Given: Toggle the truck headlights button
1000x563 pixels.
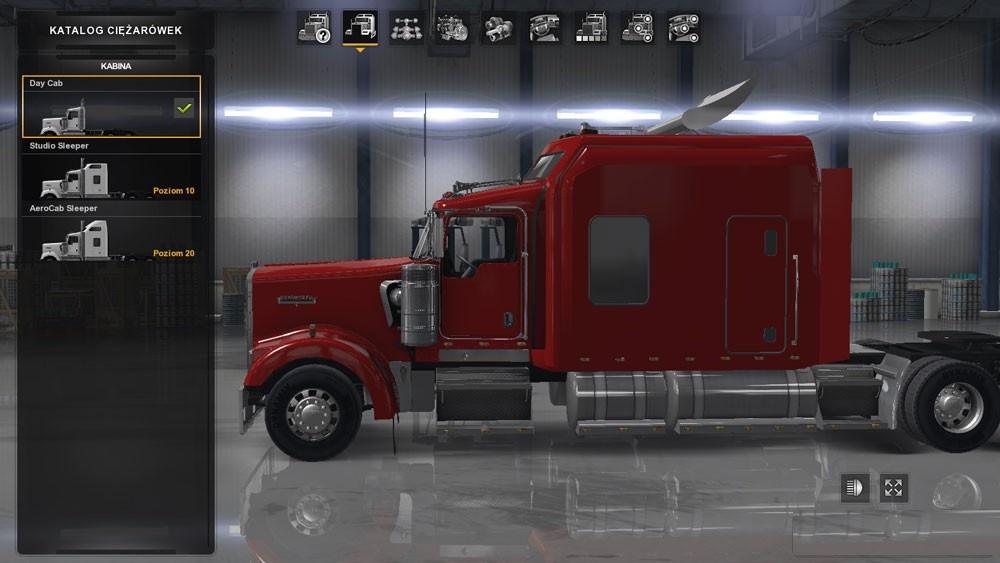Looking at the screenshot, I should [x=853, y=488].
